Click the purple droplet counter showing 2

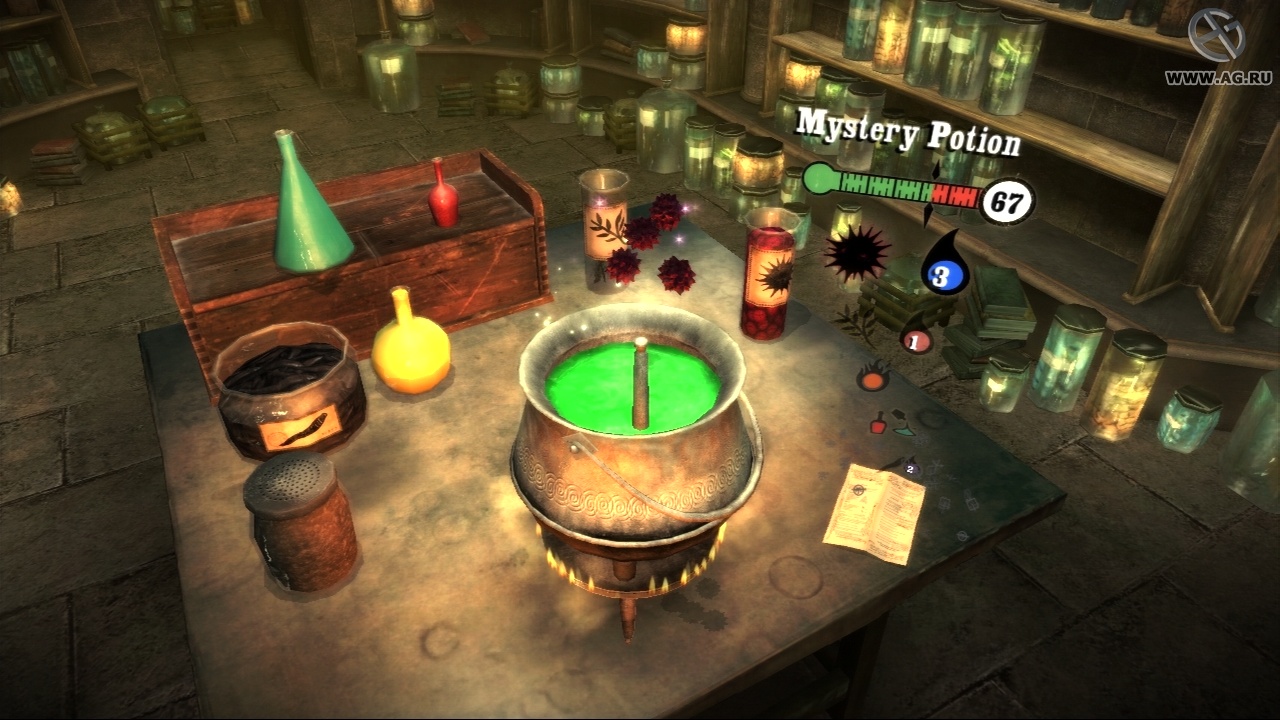(x=909, y=468)
